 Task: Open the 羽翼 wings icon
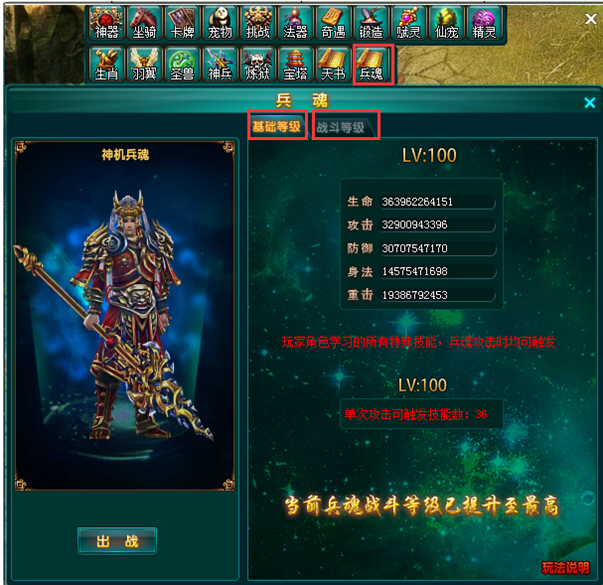144,64
